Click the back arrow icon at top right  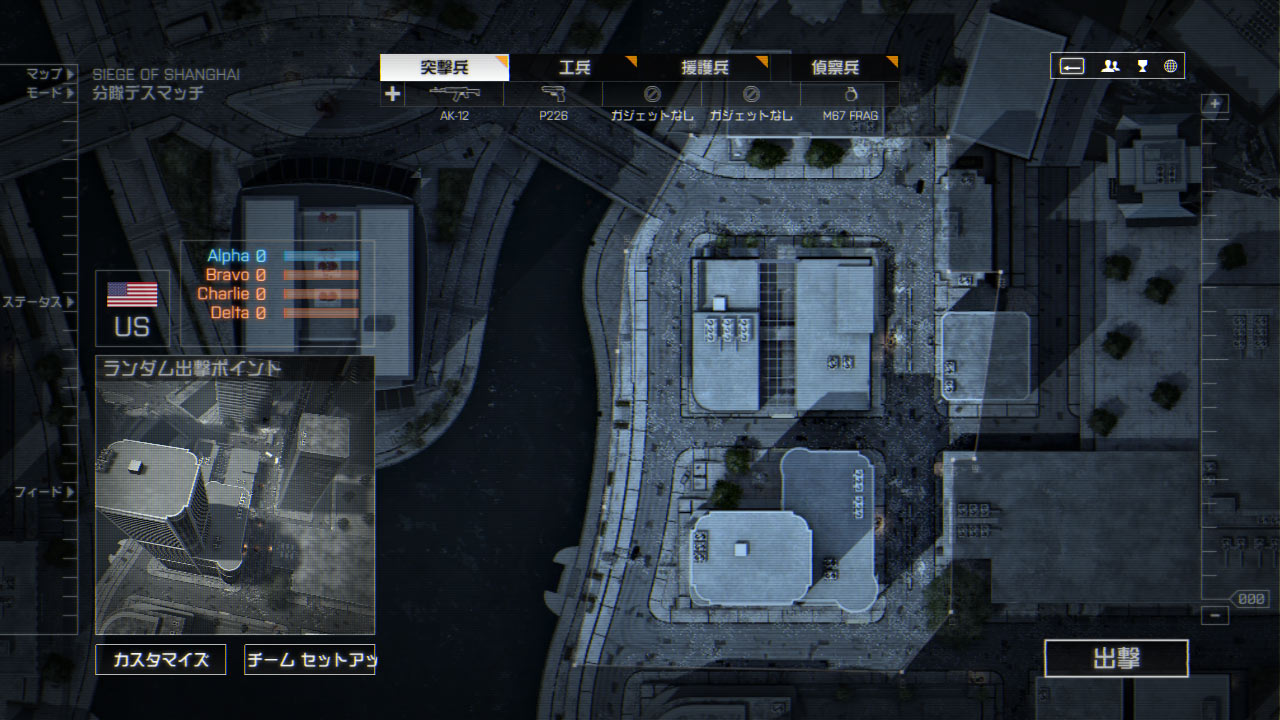coord(1072,66)
